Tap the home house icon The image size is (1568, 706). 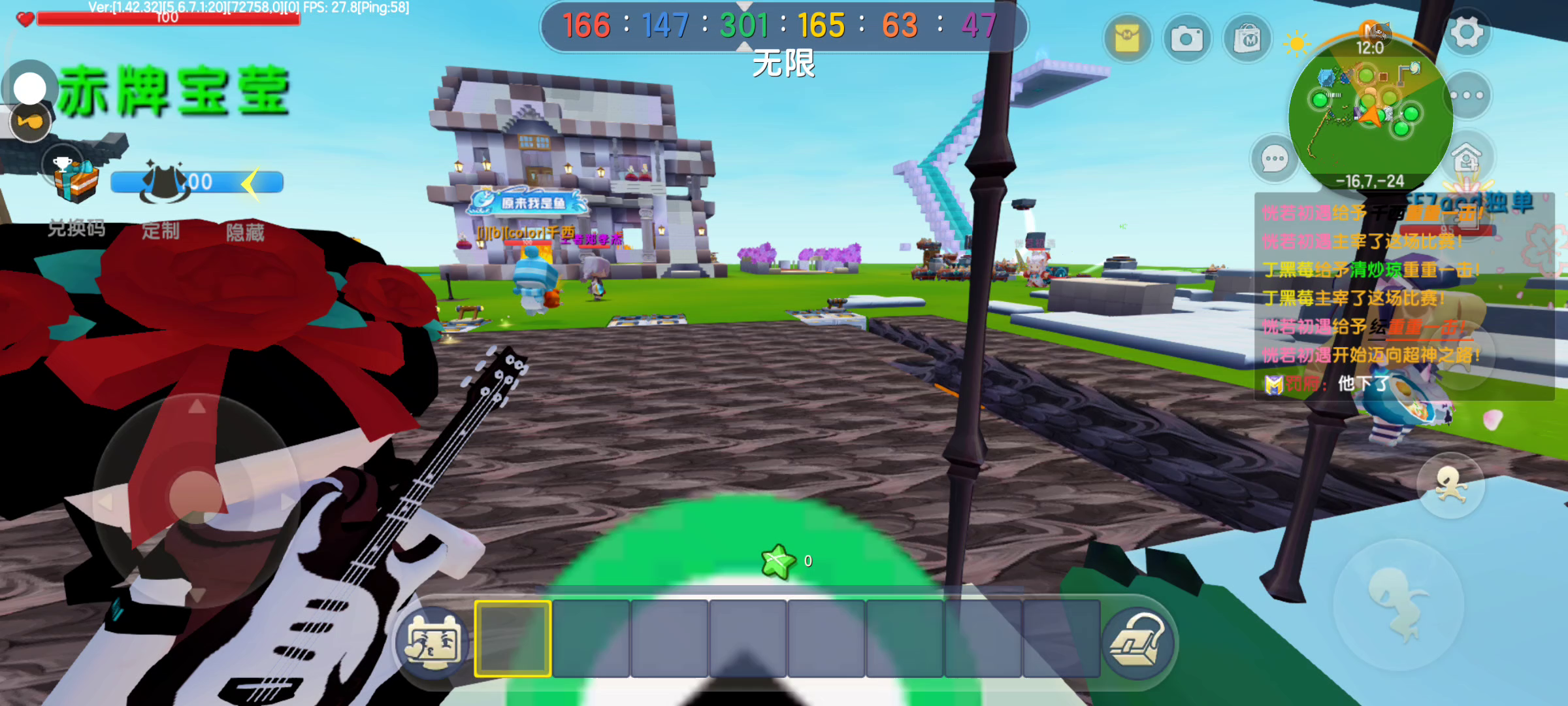[1467, 158]
